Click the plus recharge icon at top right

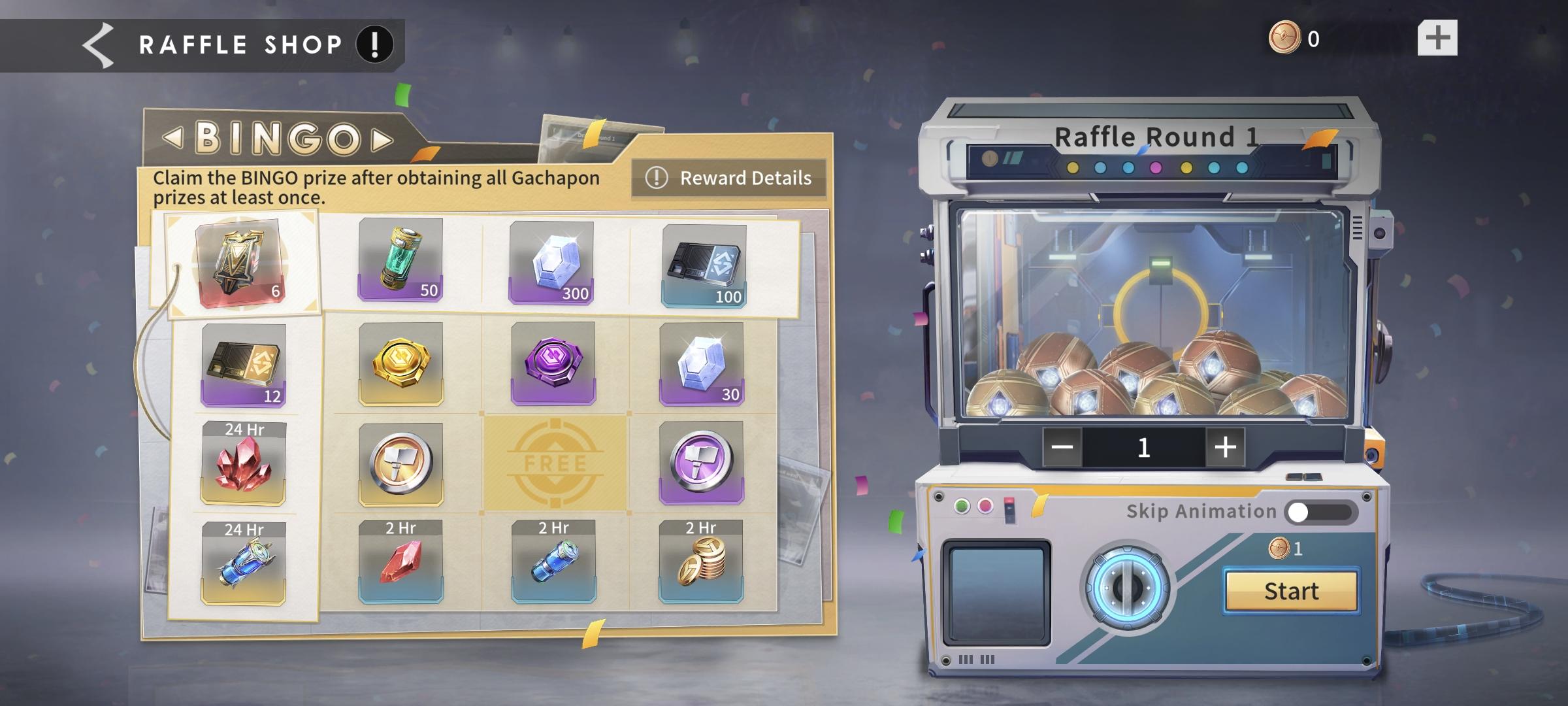tap(1437, 39)
